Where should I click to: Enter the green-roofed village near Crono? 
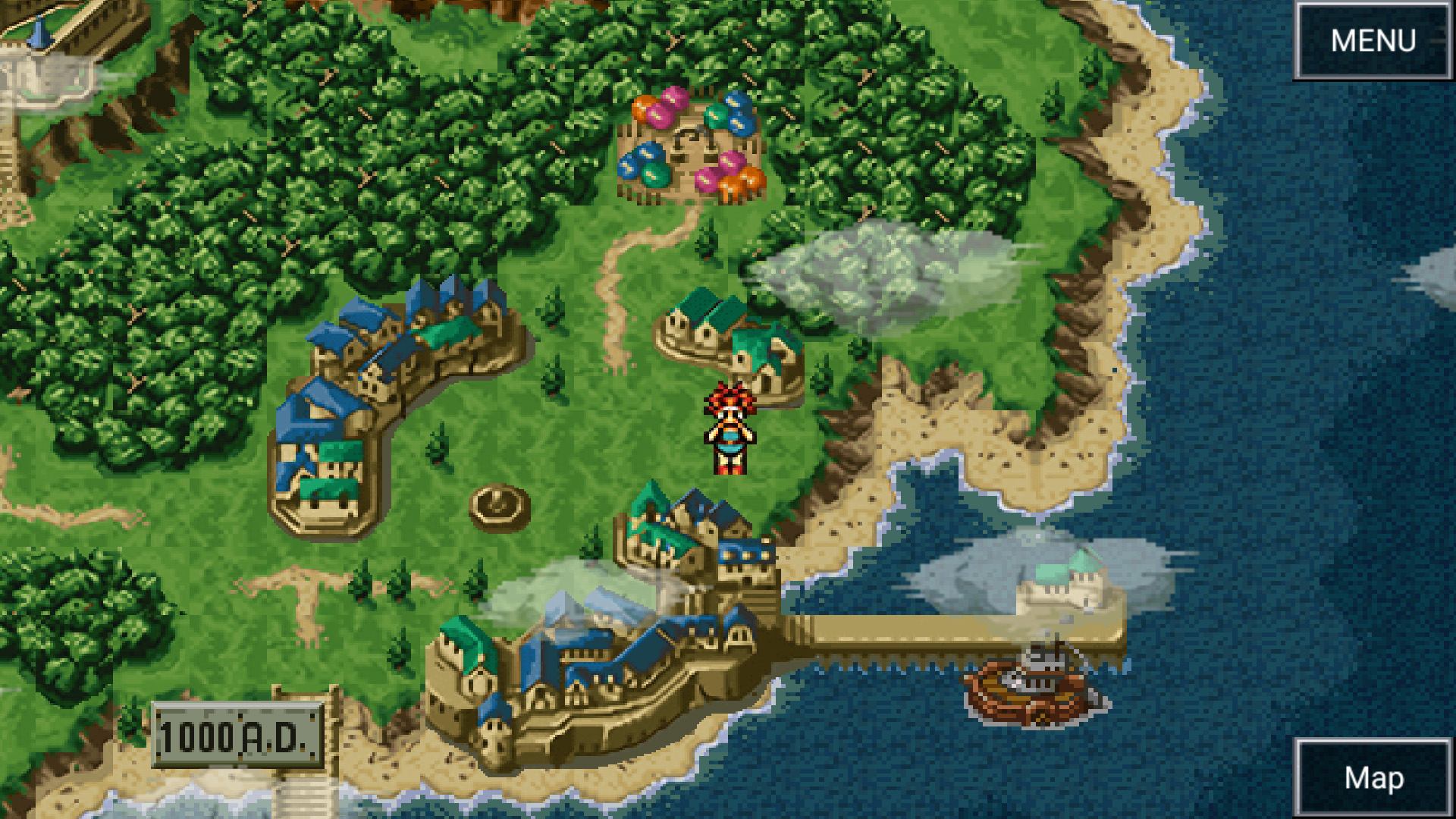[728, 341]
